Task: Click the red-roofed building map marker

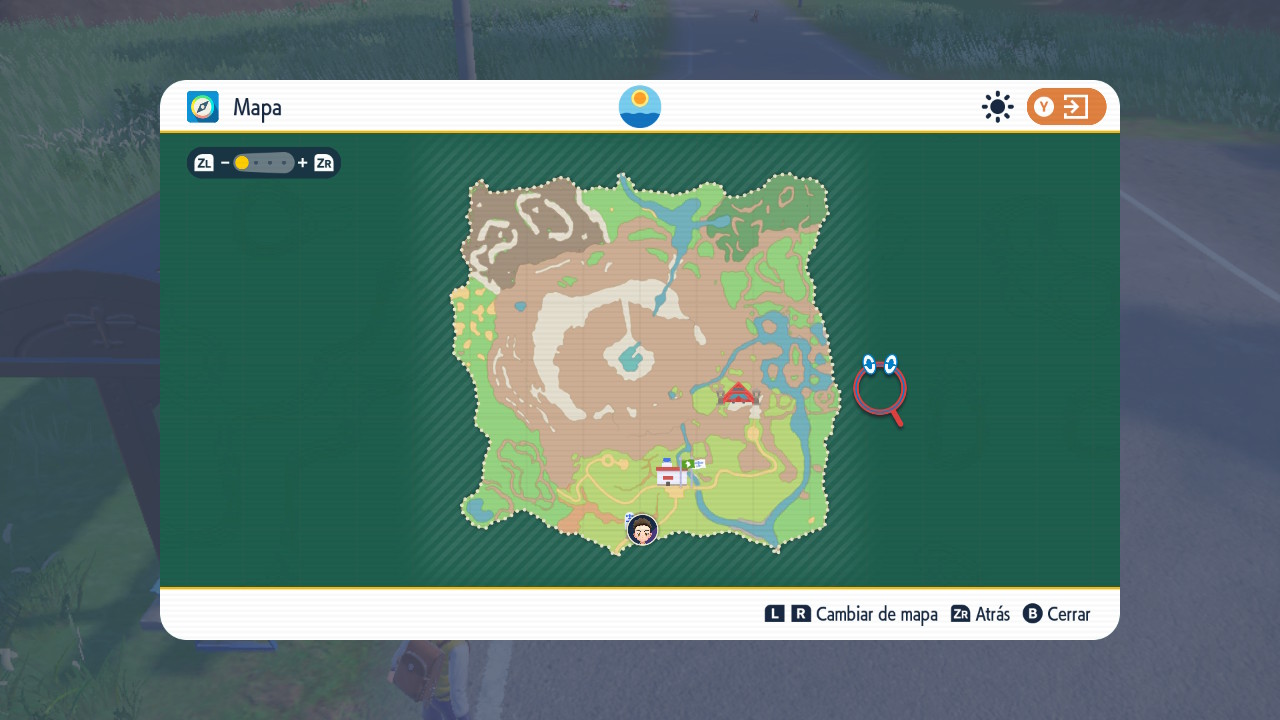Action: tap(738, 394)
